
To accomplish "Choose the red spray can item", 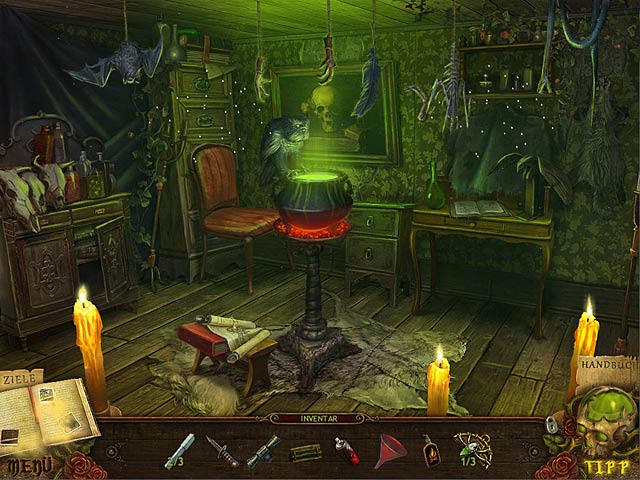I will (x=345, y=451).
